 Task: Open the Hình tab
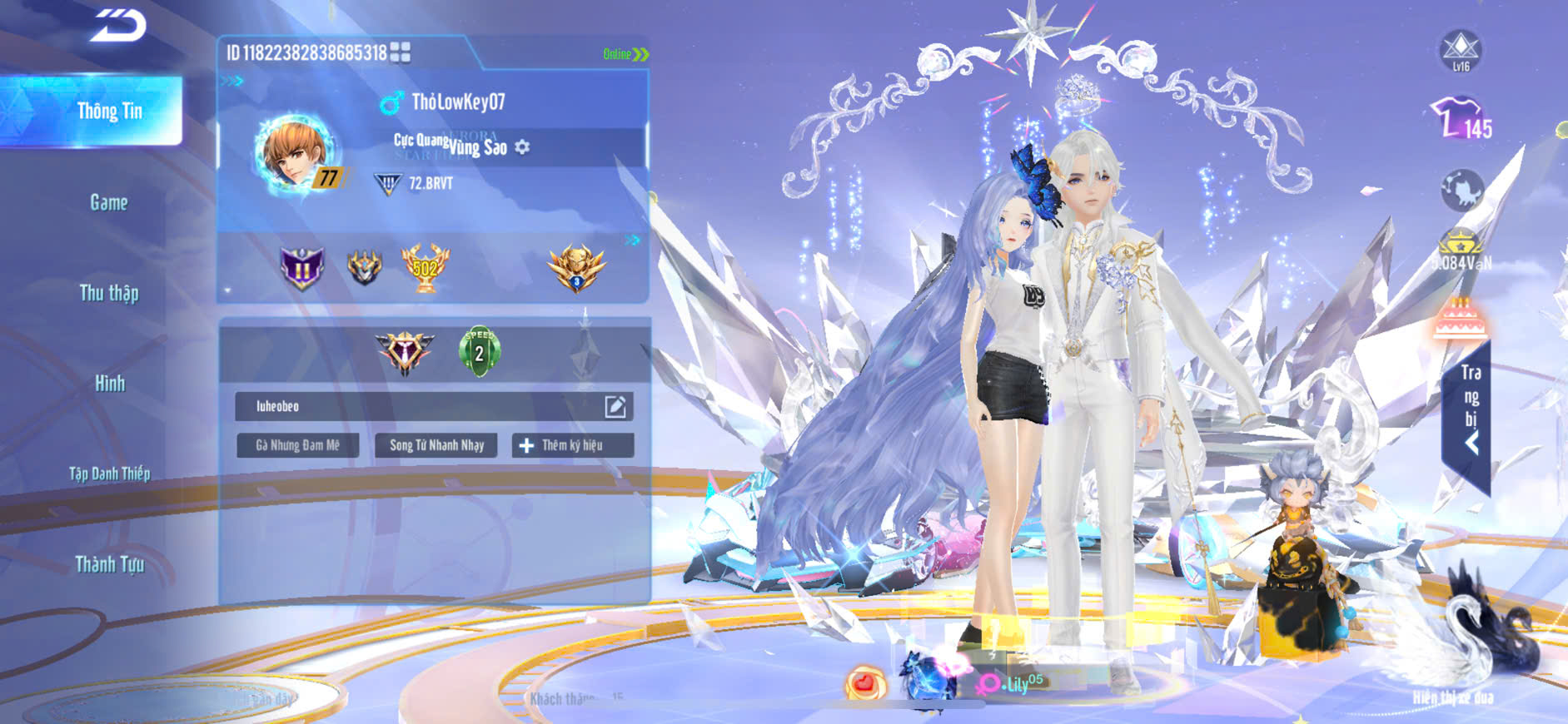tap(109, 384)
